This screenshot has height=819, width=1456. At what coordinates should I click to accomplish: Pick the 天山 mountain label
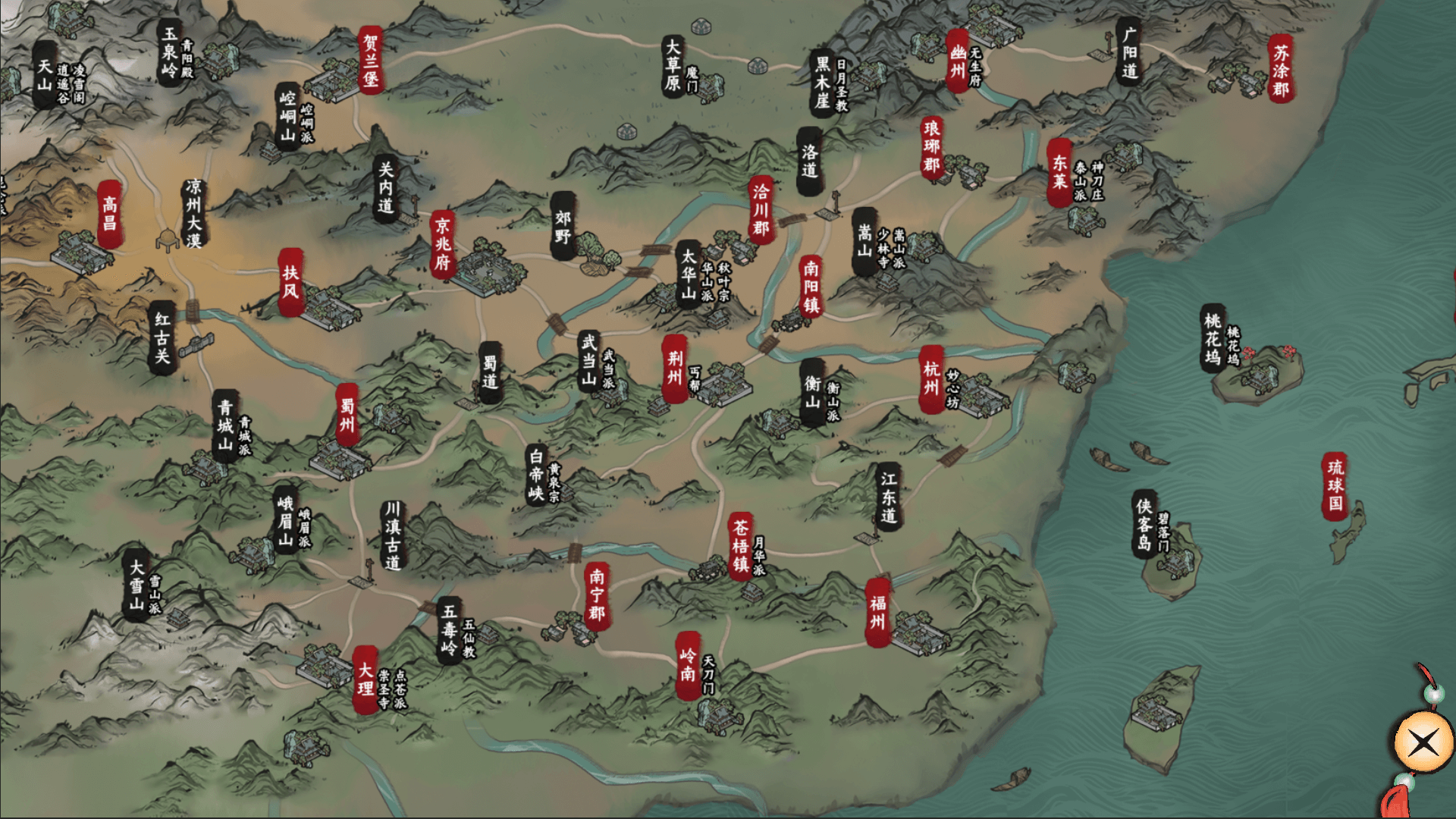click(x=45, y=75)
